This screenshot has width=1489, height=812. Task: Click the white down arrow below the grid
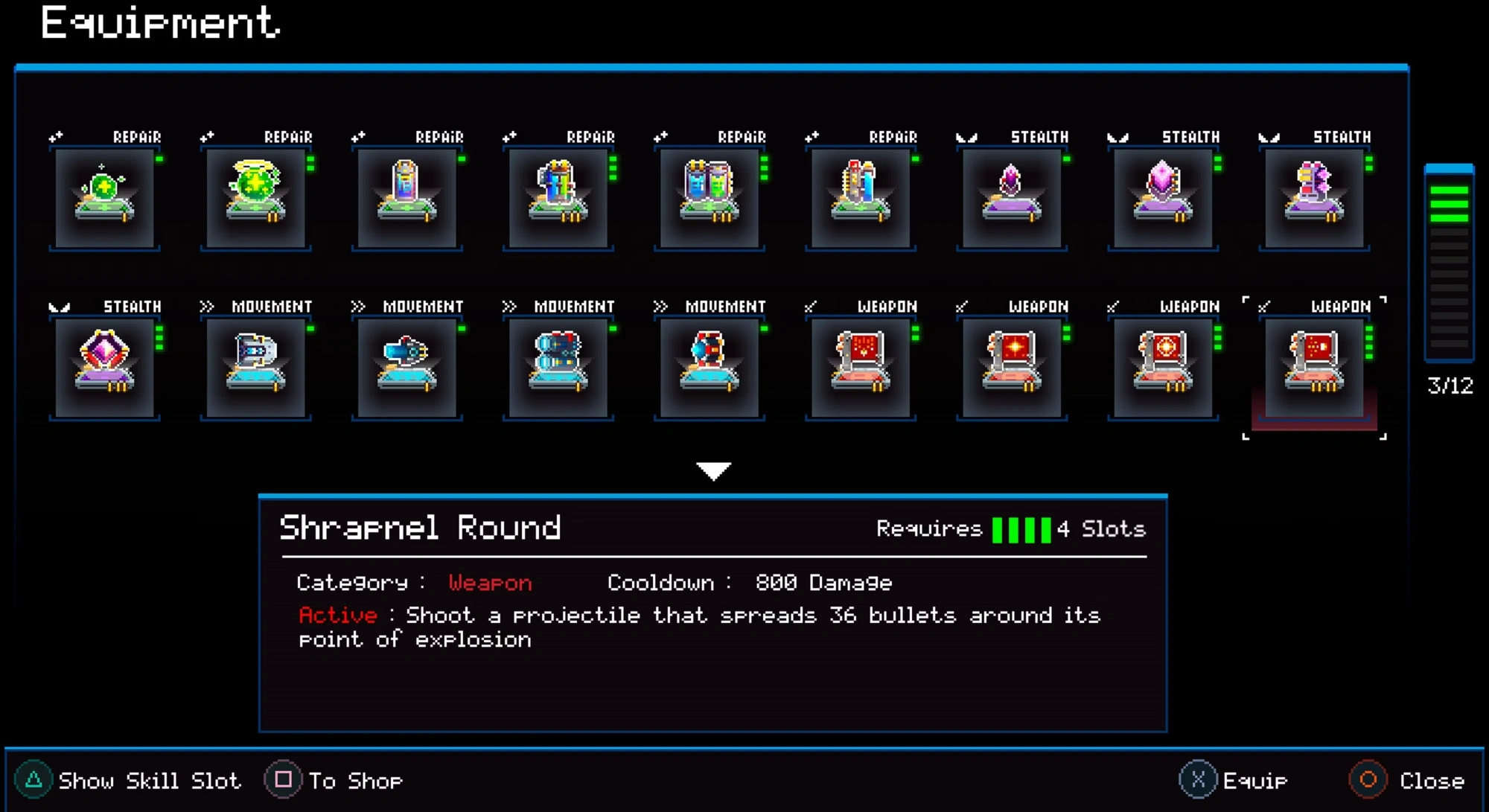tap(713, 470)
